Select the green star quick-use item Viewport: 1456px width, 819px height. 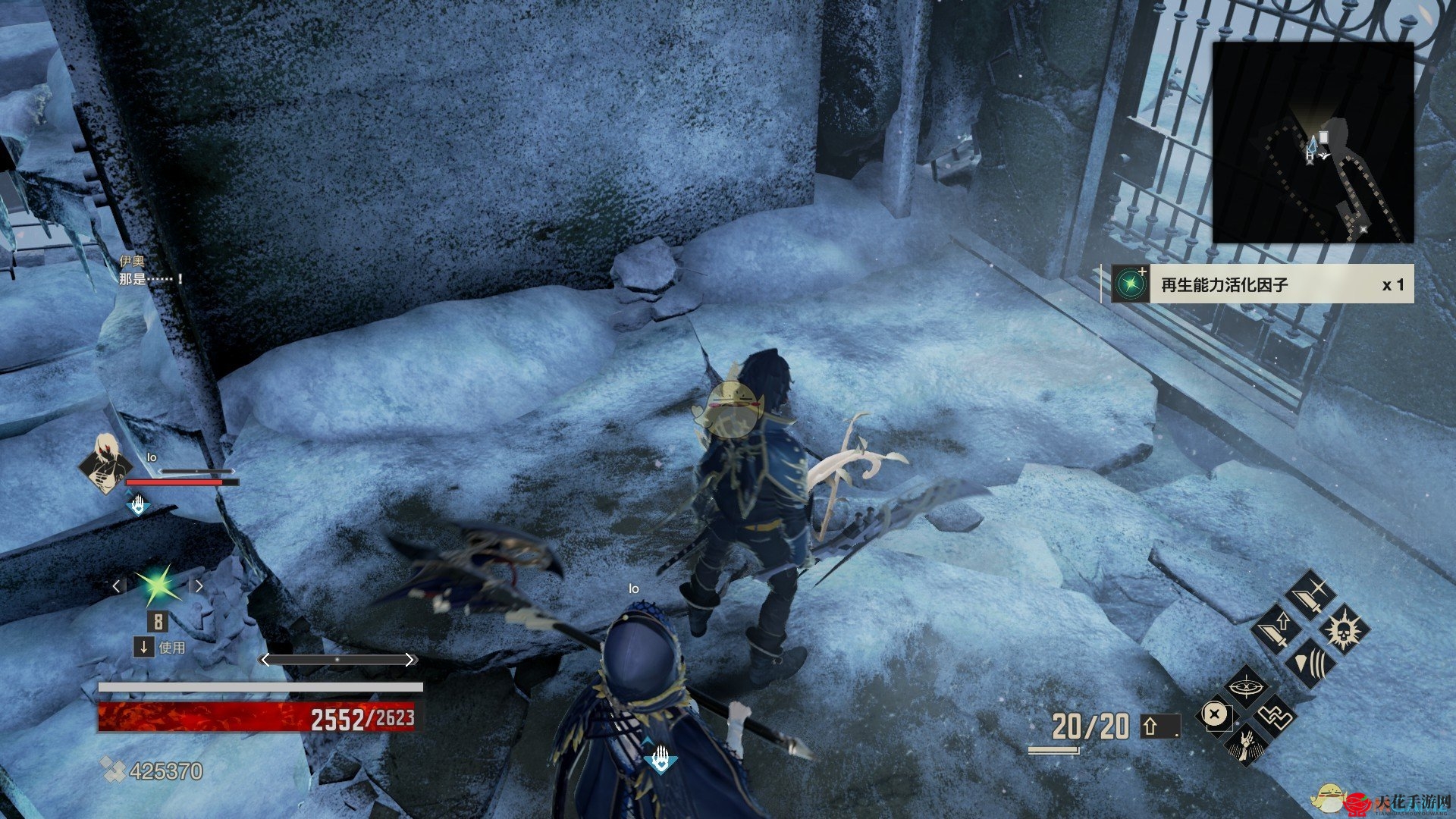tap(158, 585)
